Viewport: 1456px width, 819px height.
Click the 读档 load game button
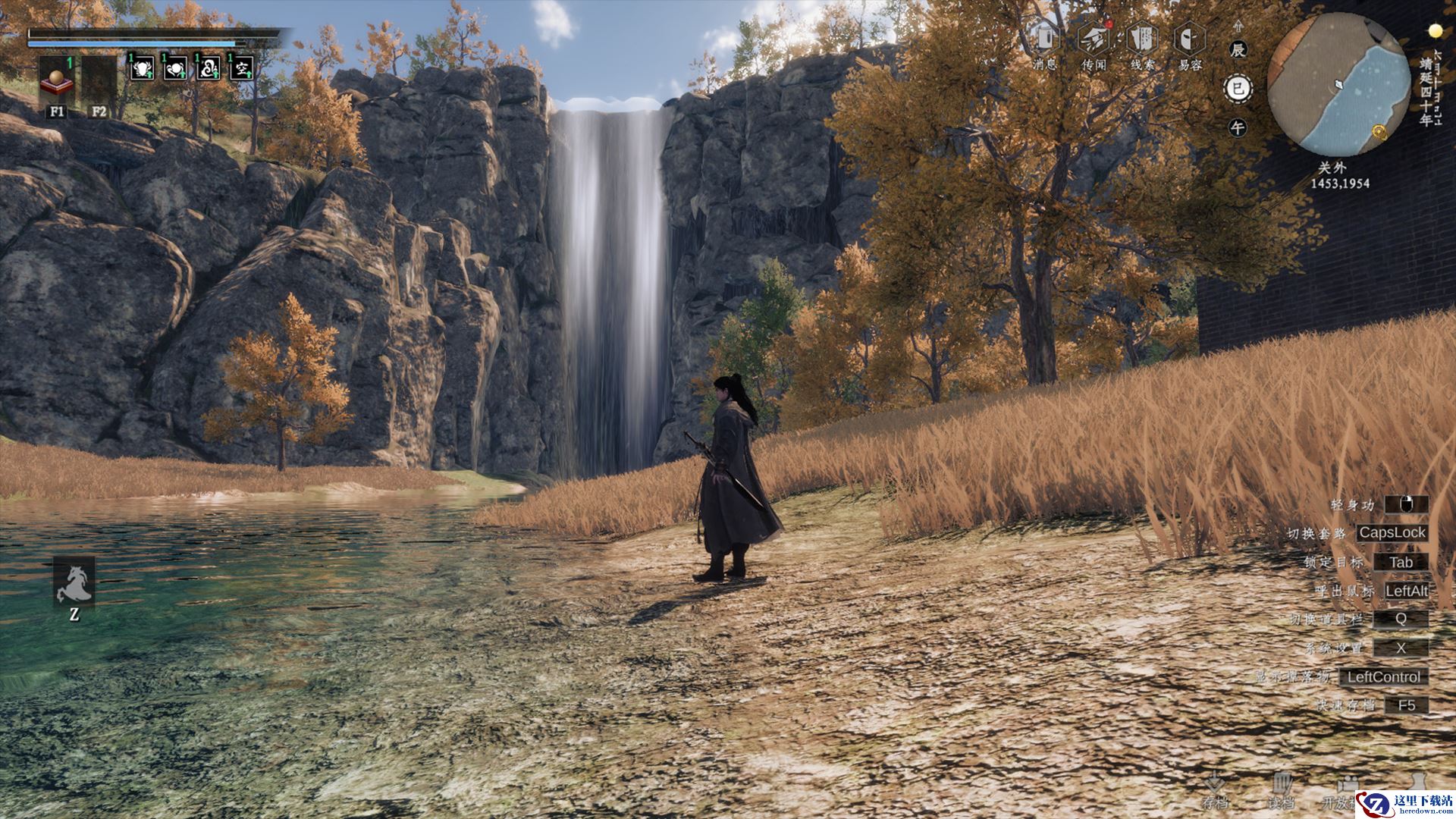1282,789
